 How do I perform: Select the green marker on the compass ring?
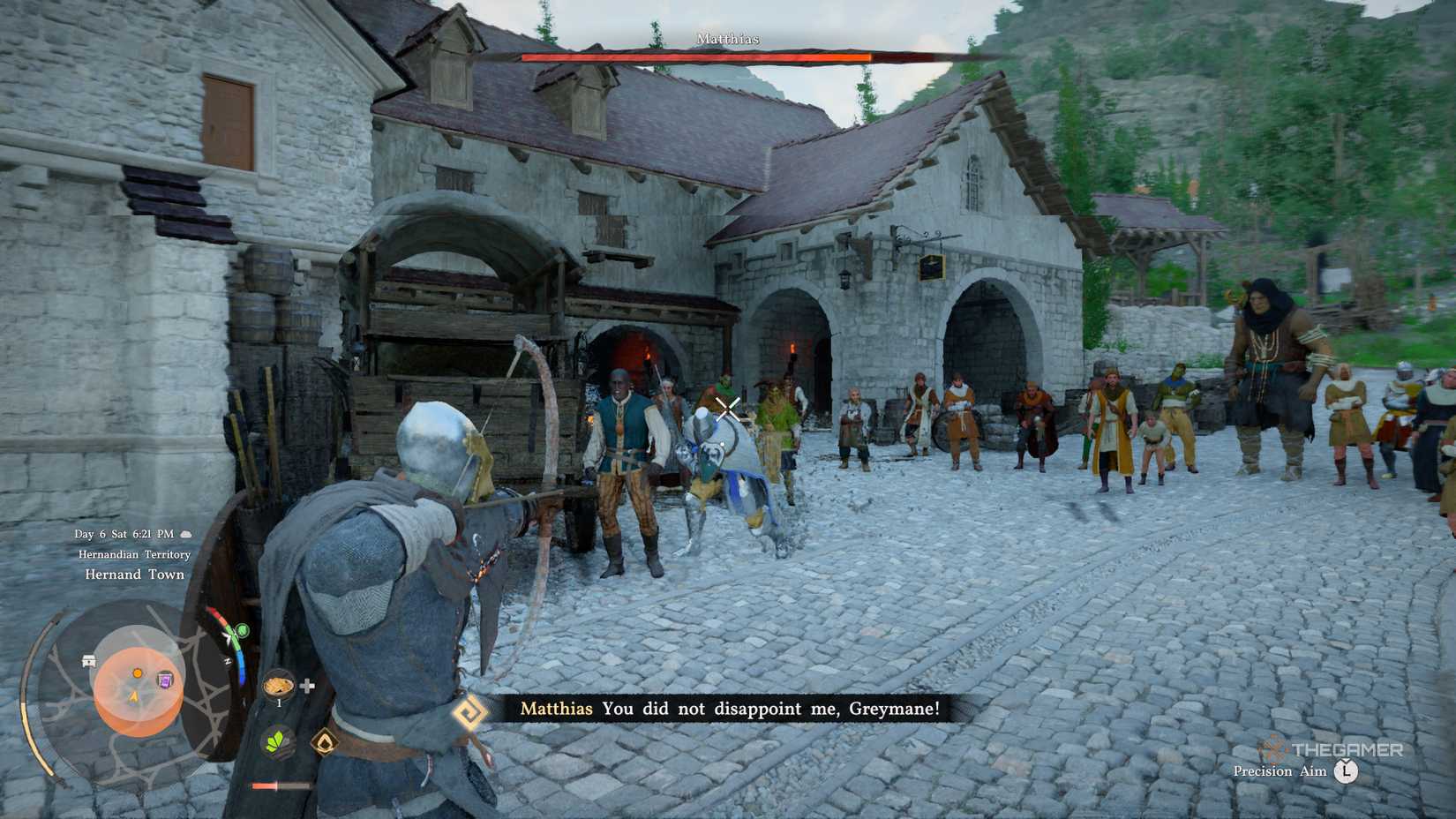pyautogui.click(x=242, y=630)
